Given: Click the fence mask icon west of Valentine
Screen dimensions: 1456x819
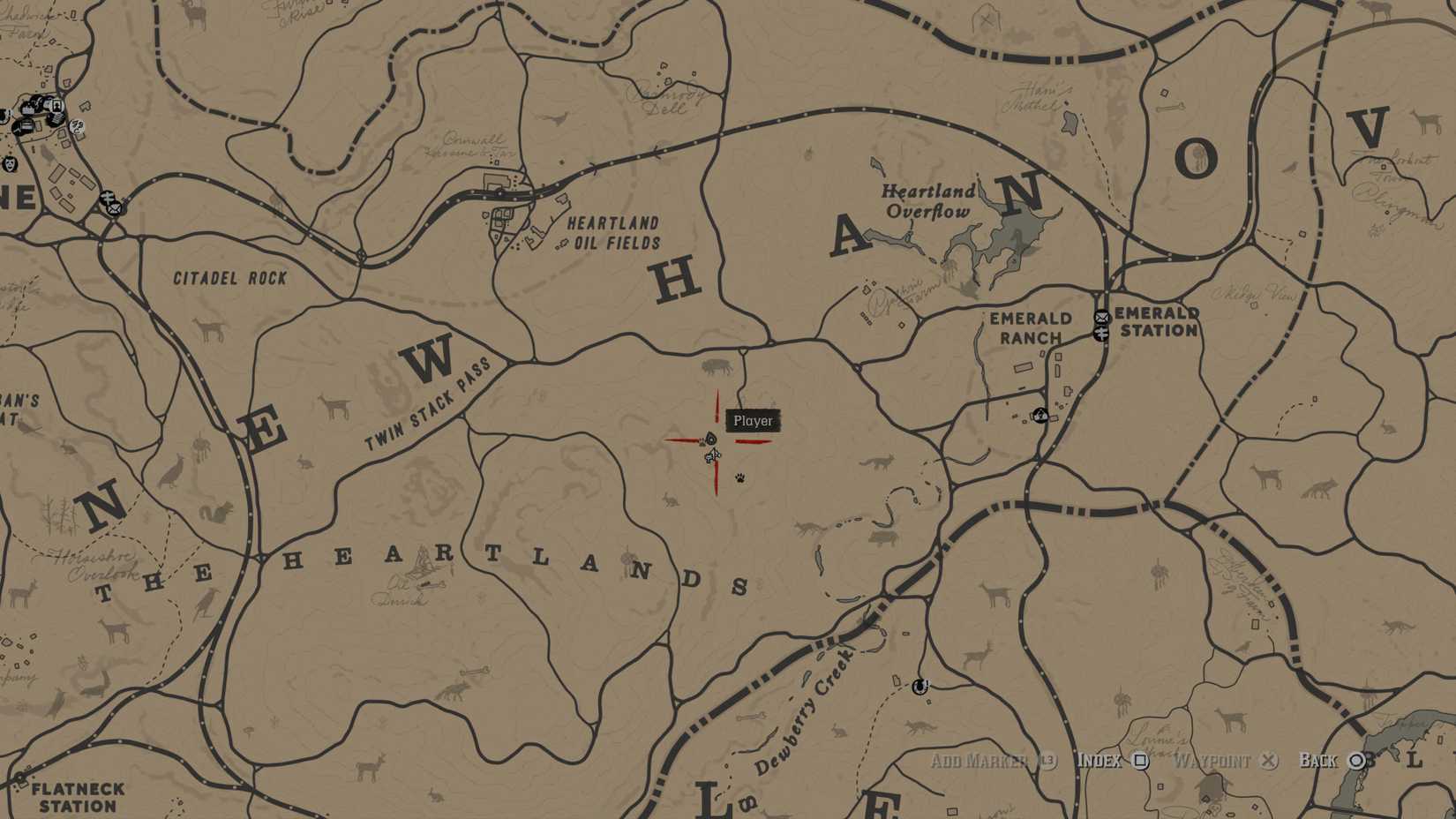Looking at the screenshot, I should point(10,164).
